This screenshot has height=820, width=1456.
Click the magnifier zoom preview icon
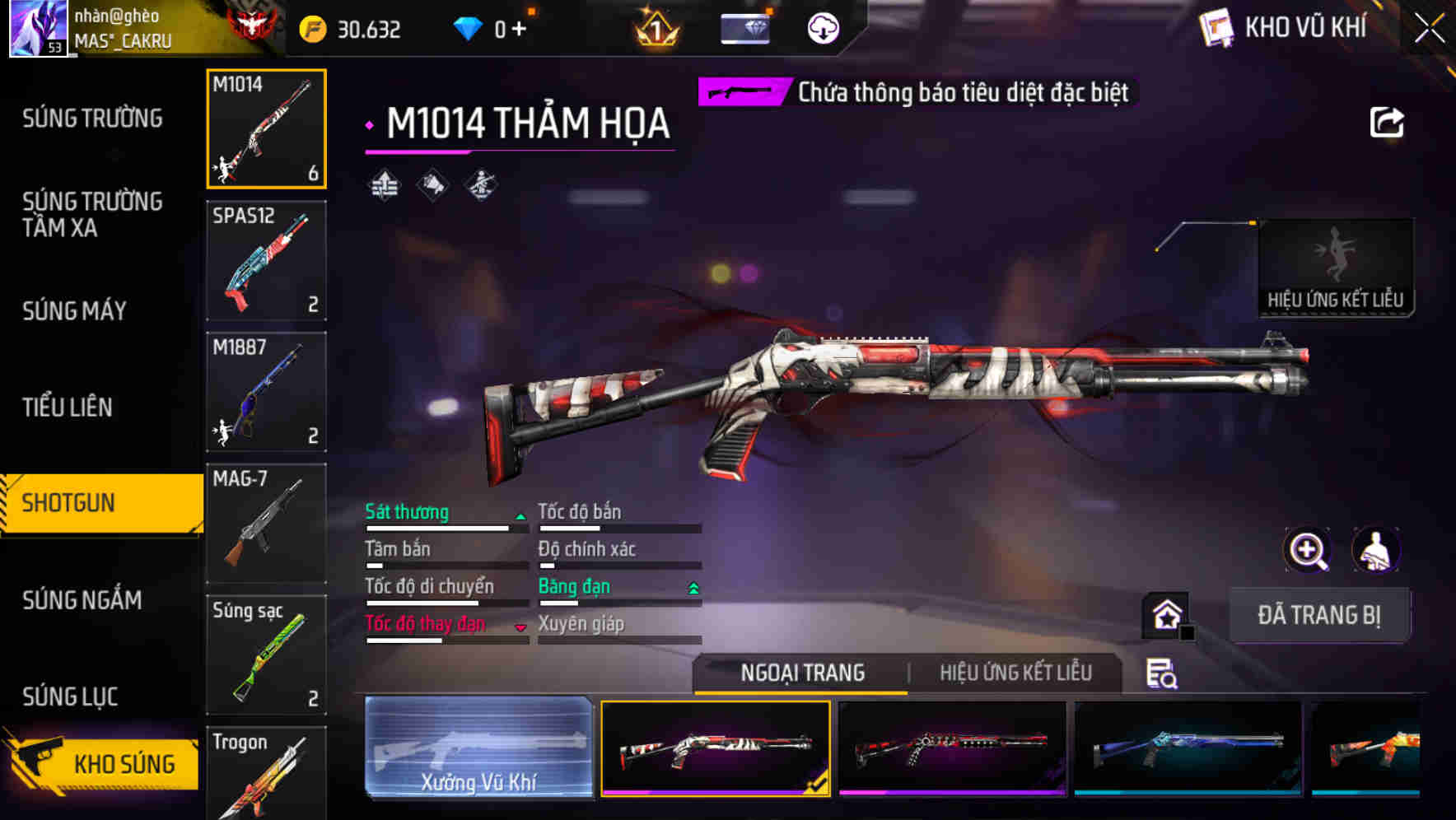click(1308, 550)
